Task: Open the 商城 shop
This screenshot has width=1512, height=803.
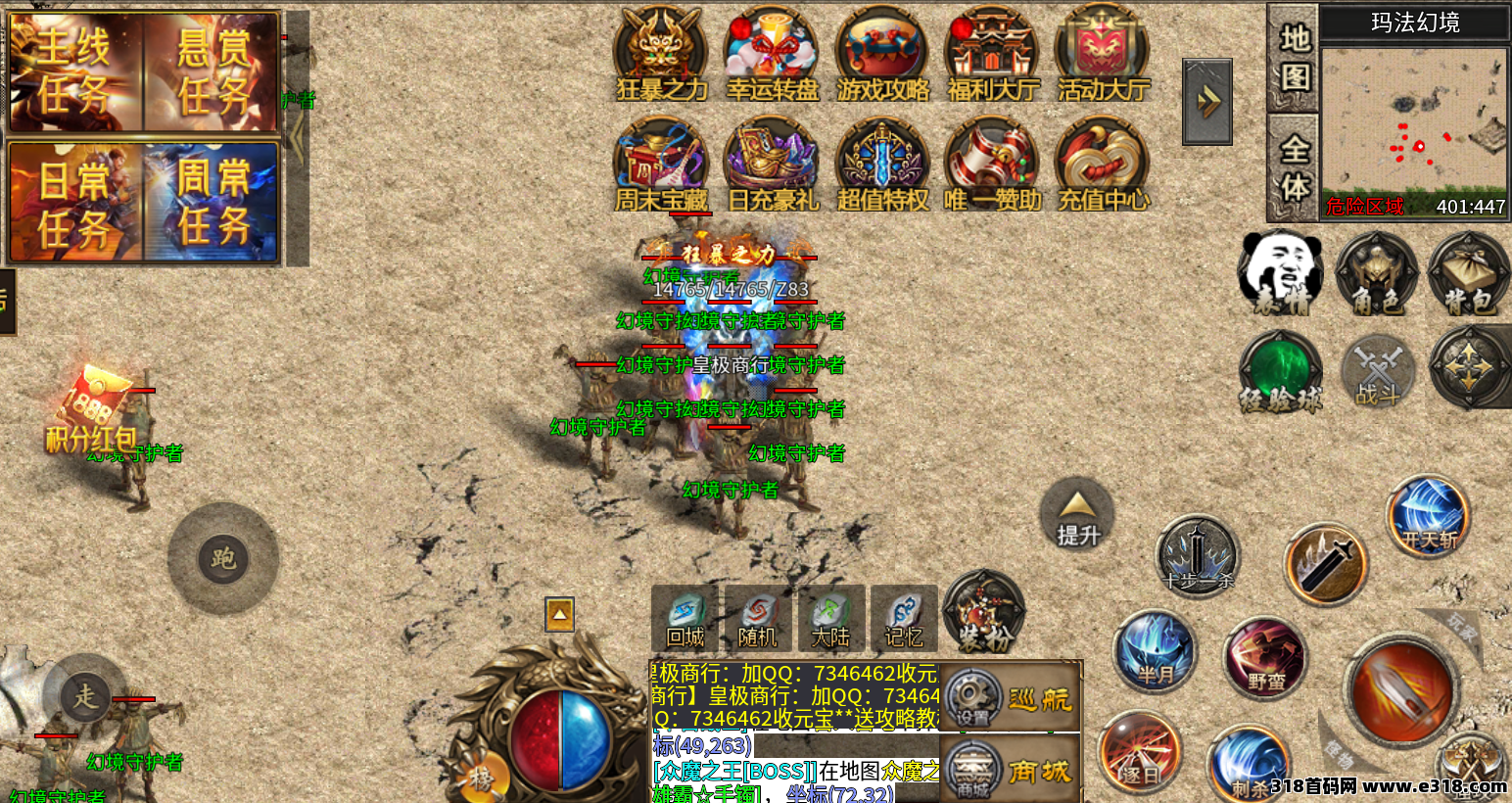Action: pos(1011,773)
